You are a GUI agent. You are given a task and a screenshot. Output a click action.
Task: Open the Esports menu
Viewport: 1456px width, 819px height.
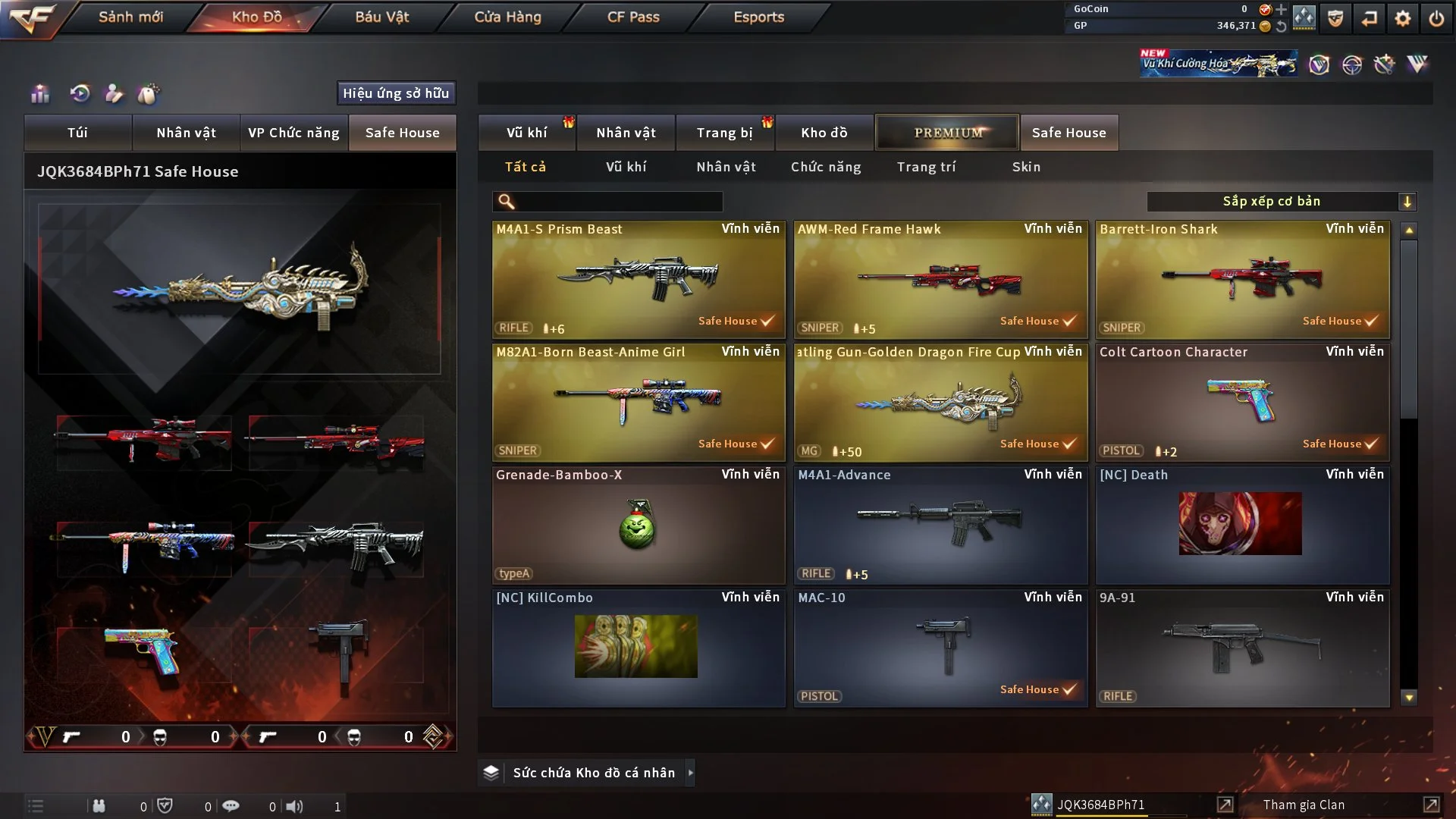coord(758,17)
